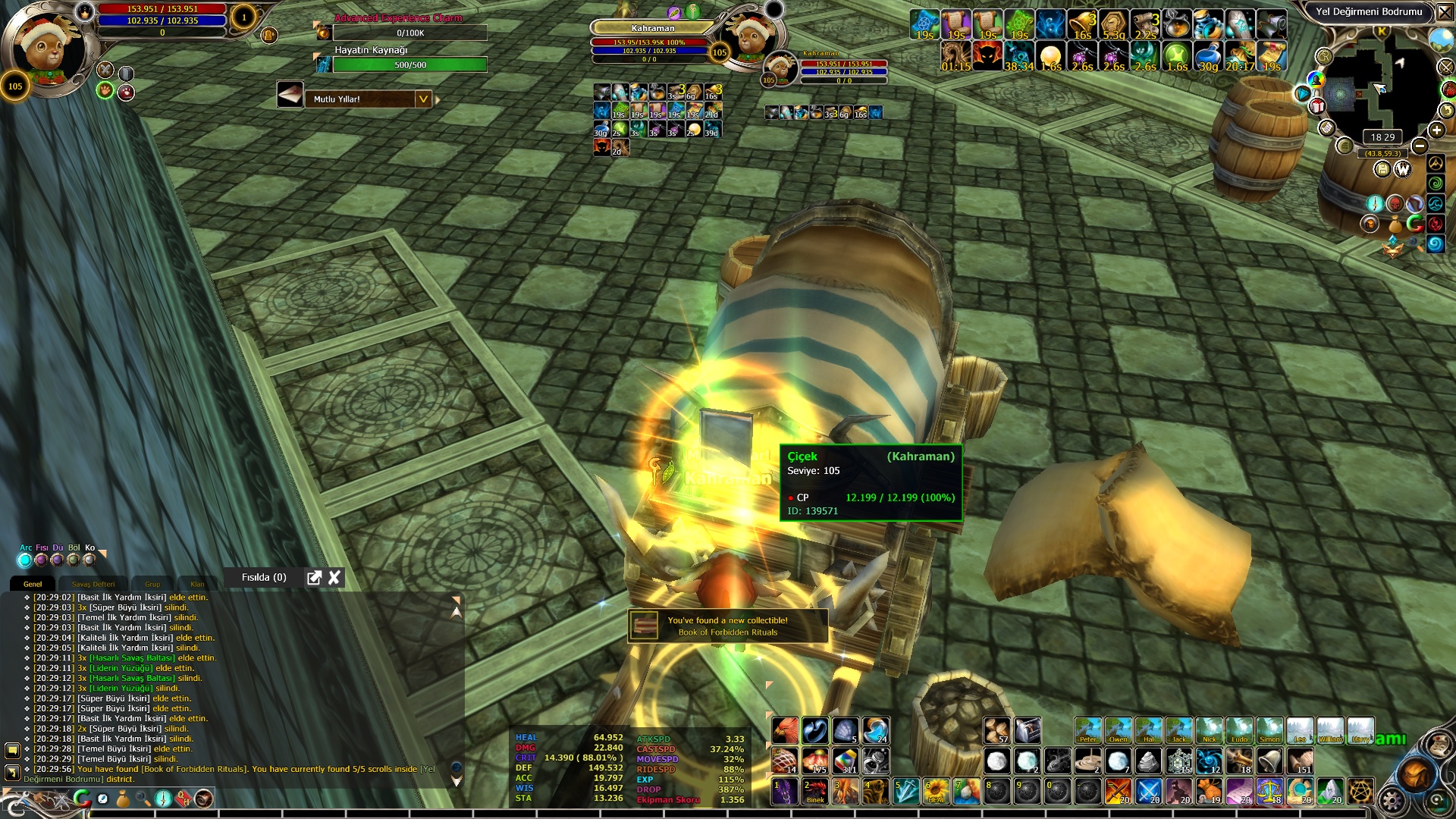Image resolution: width=1456 pixels, height=819 pixels.
Task: Click the collectible found notification
Action: (727, 626)
